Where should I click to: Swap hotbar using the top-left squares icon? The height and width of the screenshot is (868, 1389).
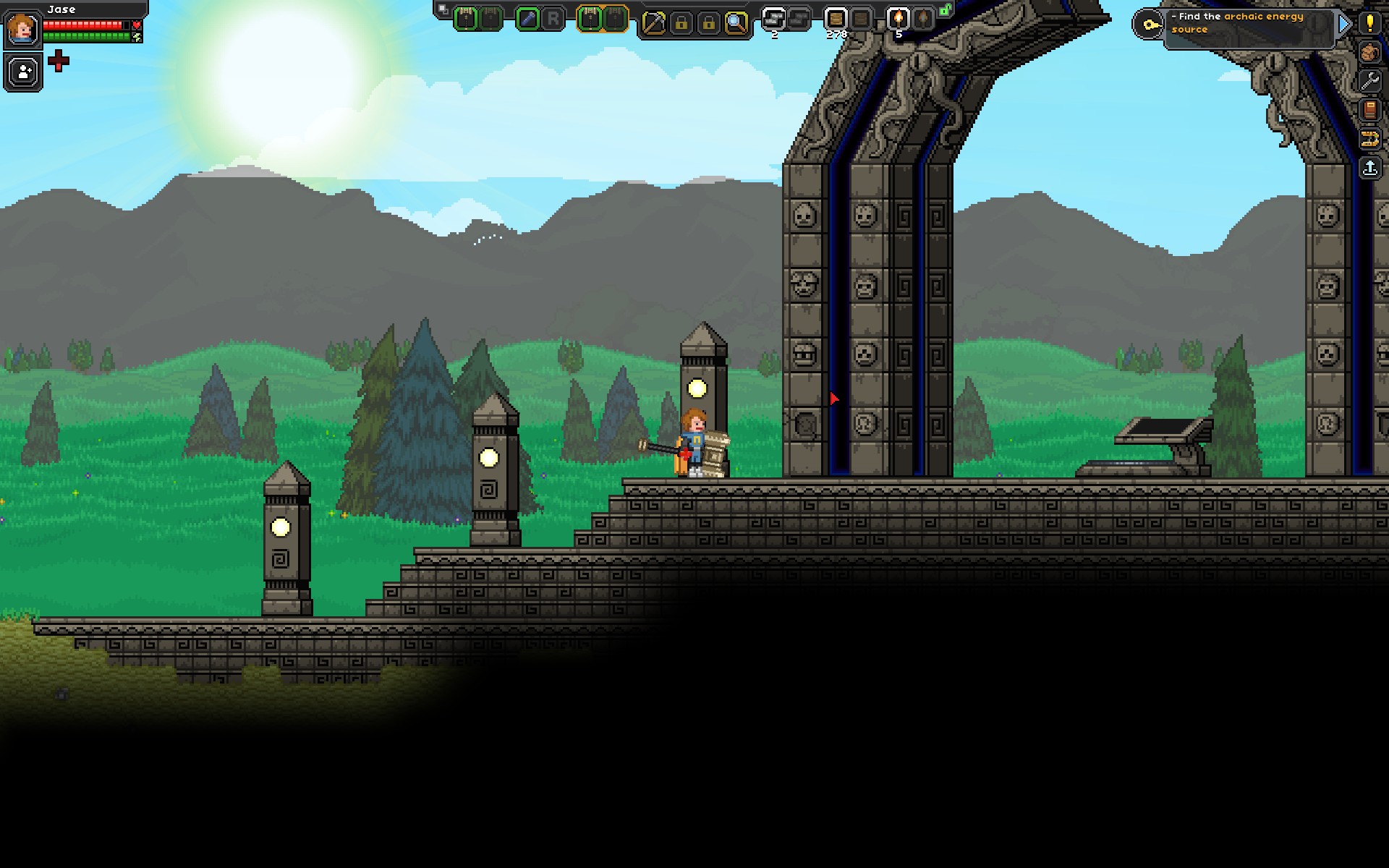[x=443, y=10]
